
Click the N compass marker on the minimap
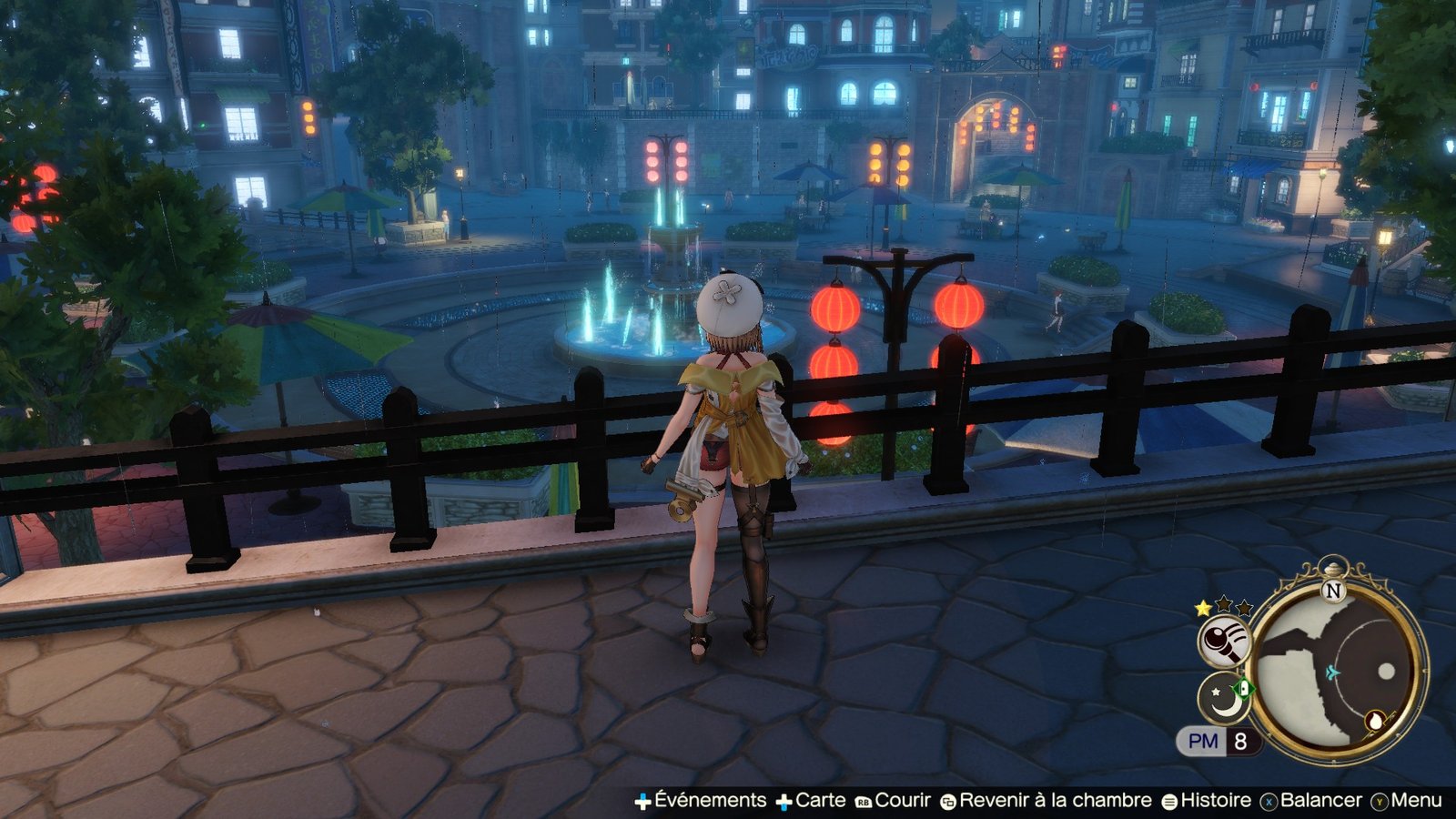pos(1334,591)
